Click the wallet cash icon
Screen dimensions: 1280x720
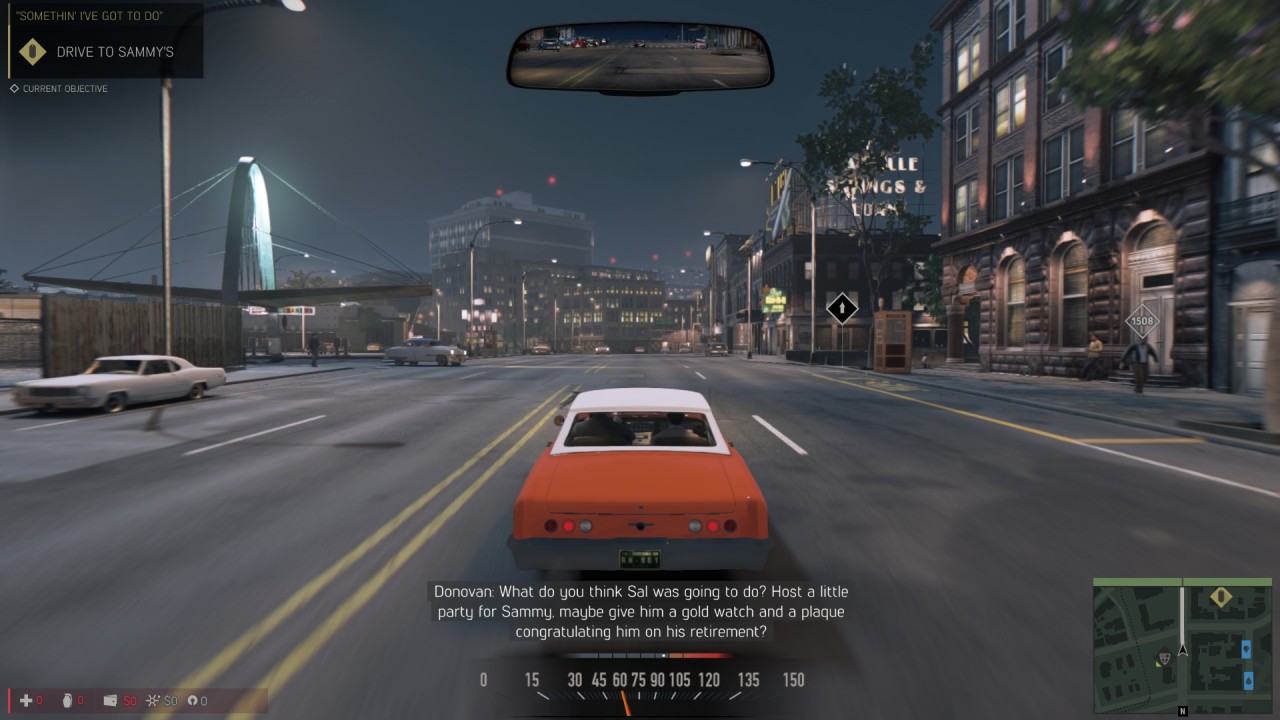[x=110, y=701]
